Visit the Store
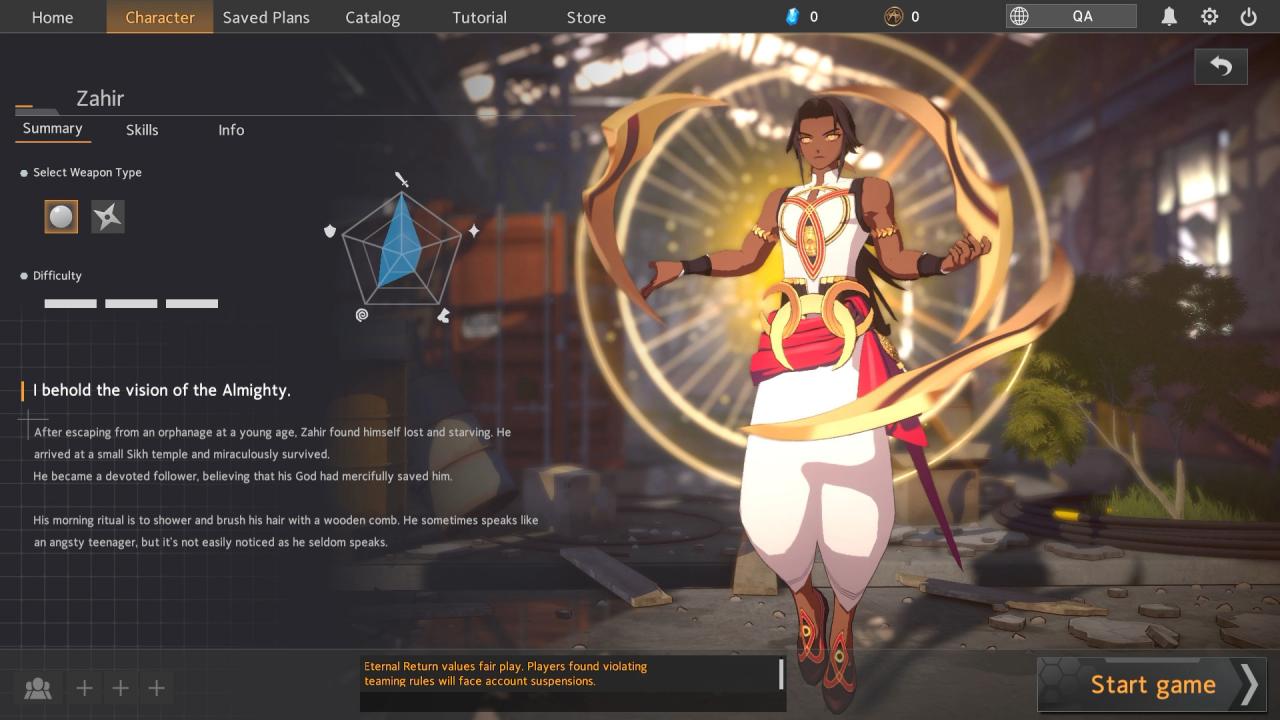1280x720 pixels. 586,17
